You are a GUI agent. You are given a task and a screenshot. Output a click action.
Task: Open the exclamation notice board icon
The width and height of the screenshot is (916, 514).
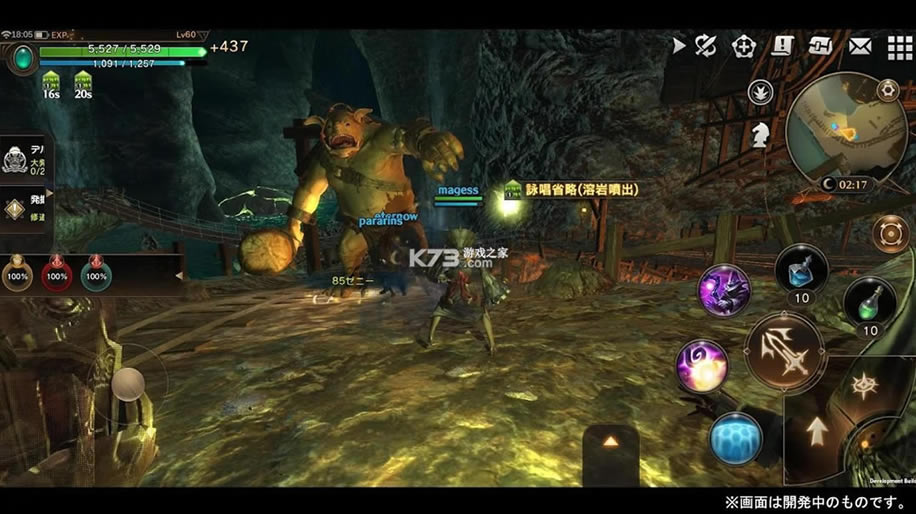coord(783,45)
